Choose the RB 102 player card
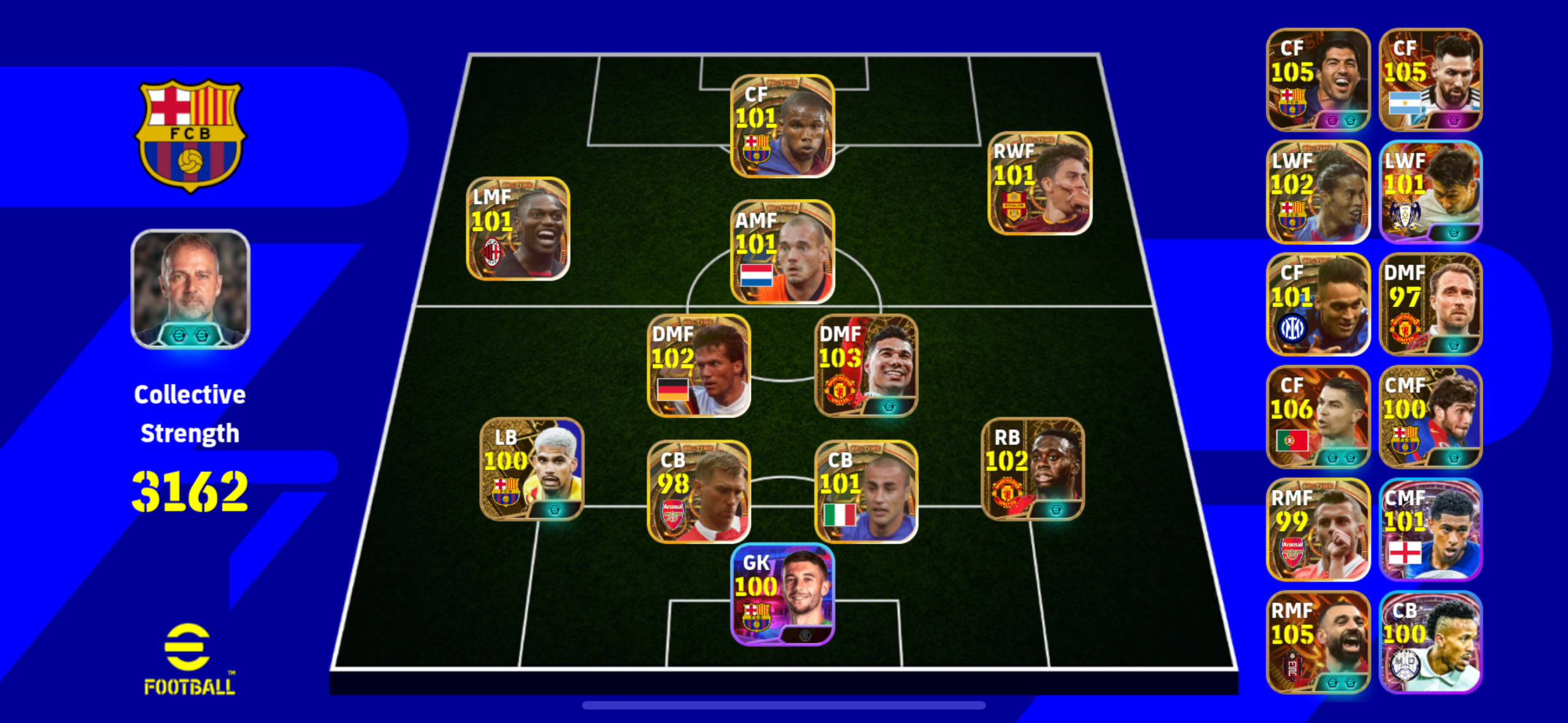The width and height of the screenshot is (1568, 723). tap(1033, 469)
